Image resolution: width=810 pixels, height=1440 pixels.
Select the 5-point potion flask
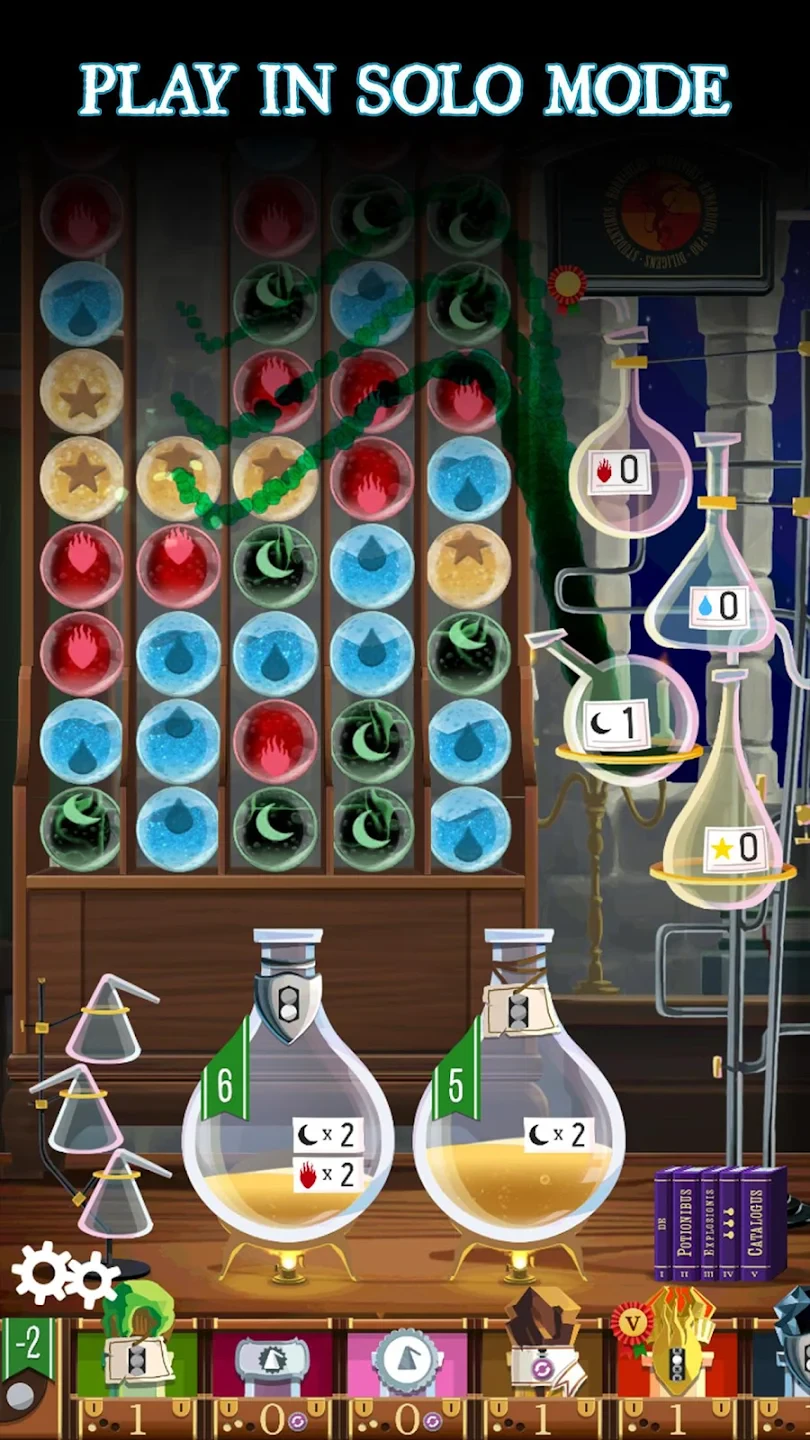[x=518, y=1120]
